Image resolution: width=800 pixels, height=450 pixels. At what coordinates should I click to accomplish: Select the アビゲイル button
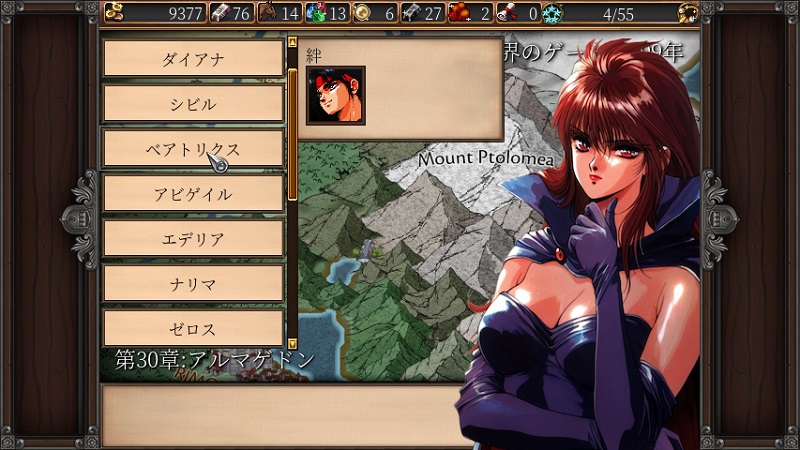pos(194,194)
